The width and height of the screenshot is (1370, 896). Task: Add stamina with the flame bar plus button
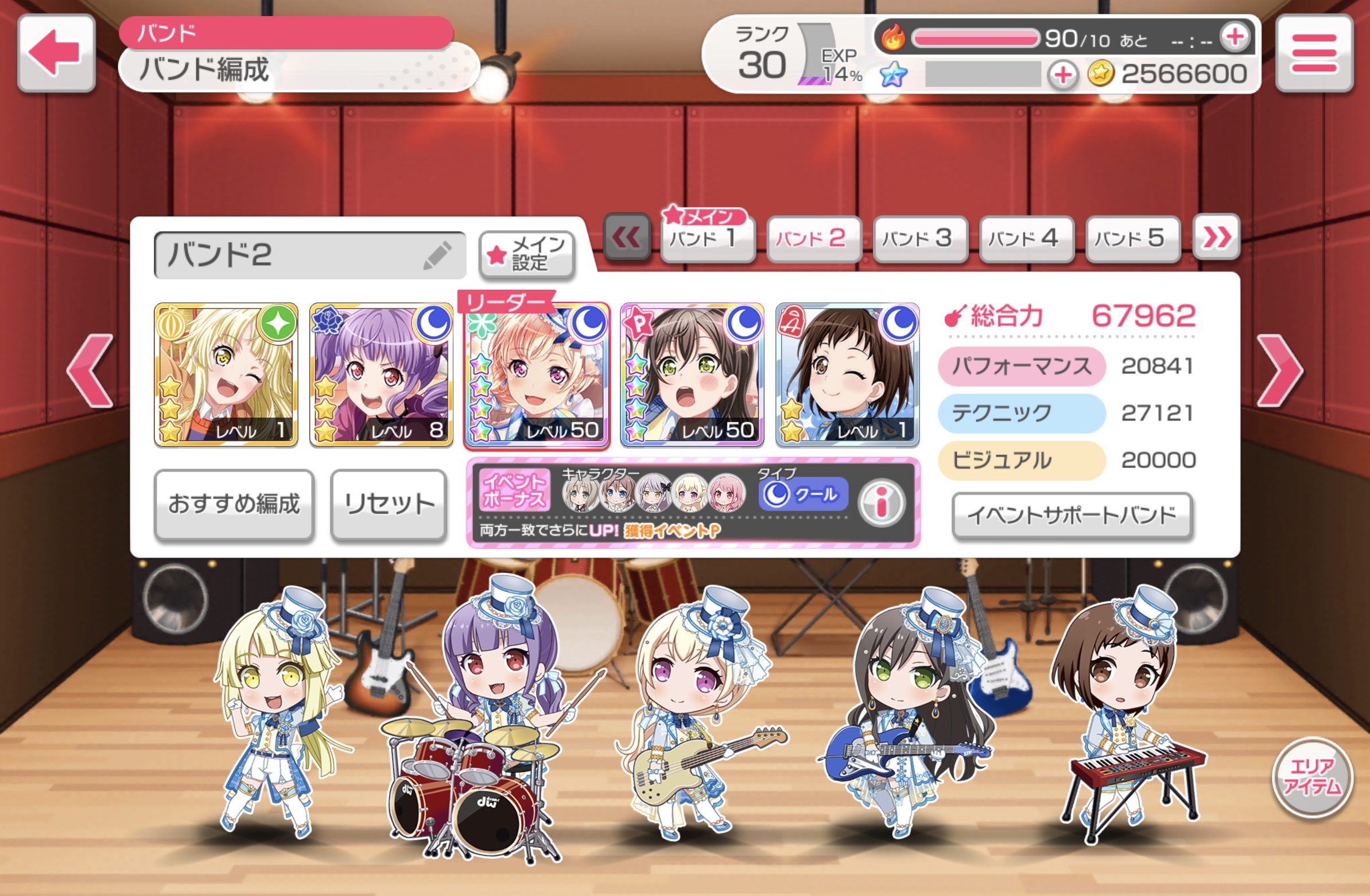1234,37
